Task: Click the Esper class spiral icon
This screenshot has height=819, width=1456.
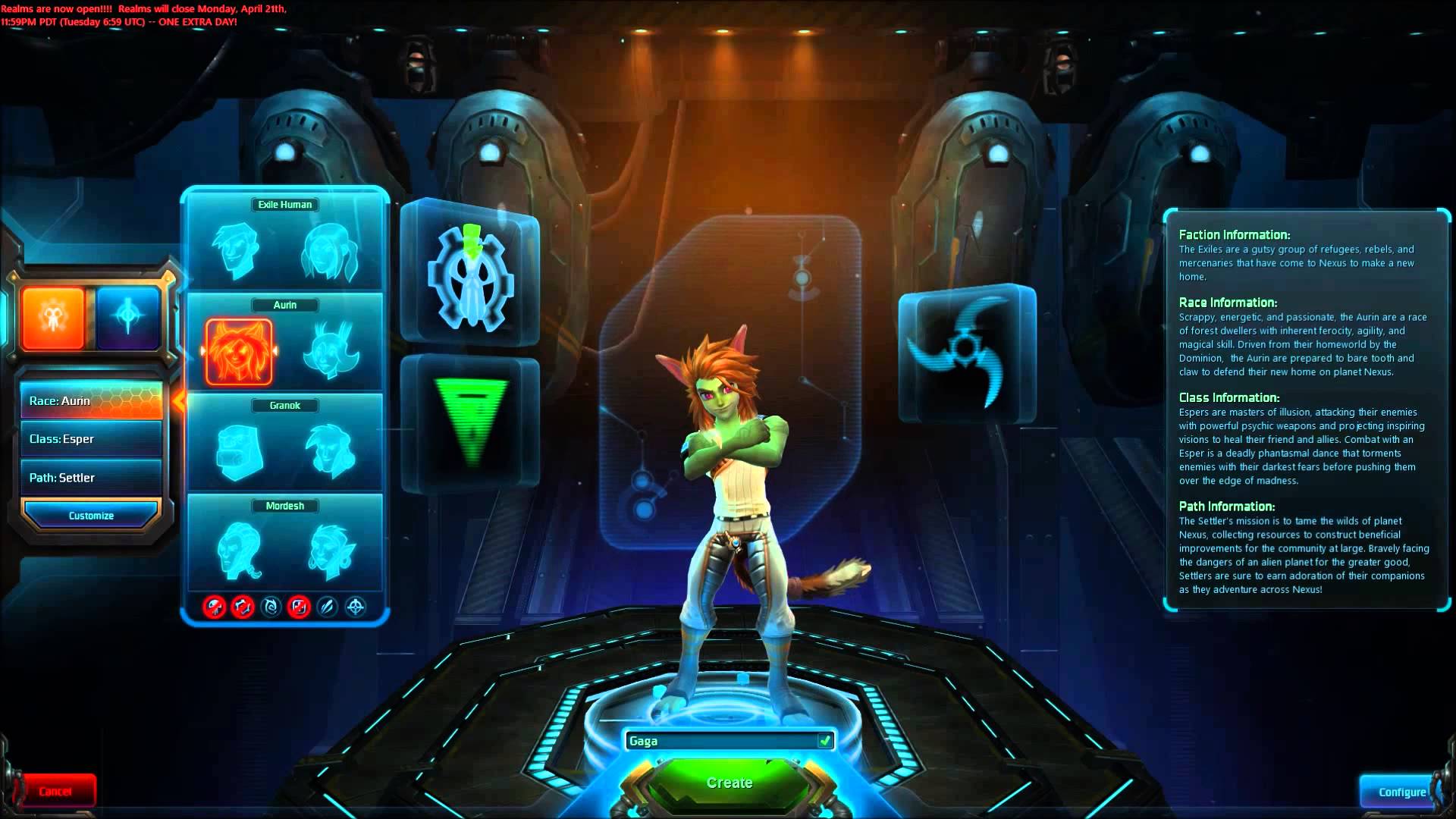Action: pos(271,607)
